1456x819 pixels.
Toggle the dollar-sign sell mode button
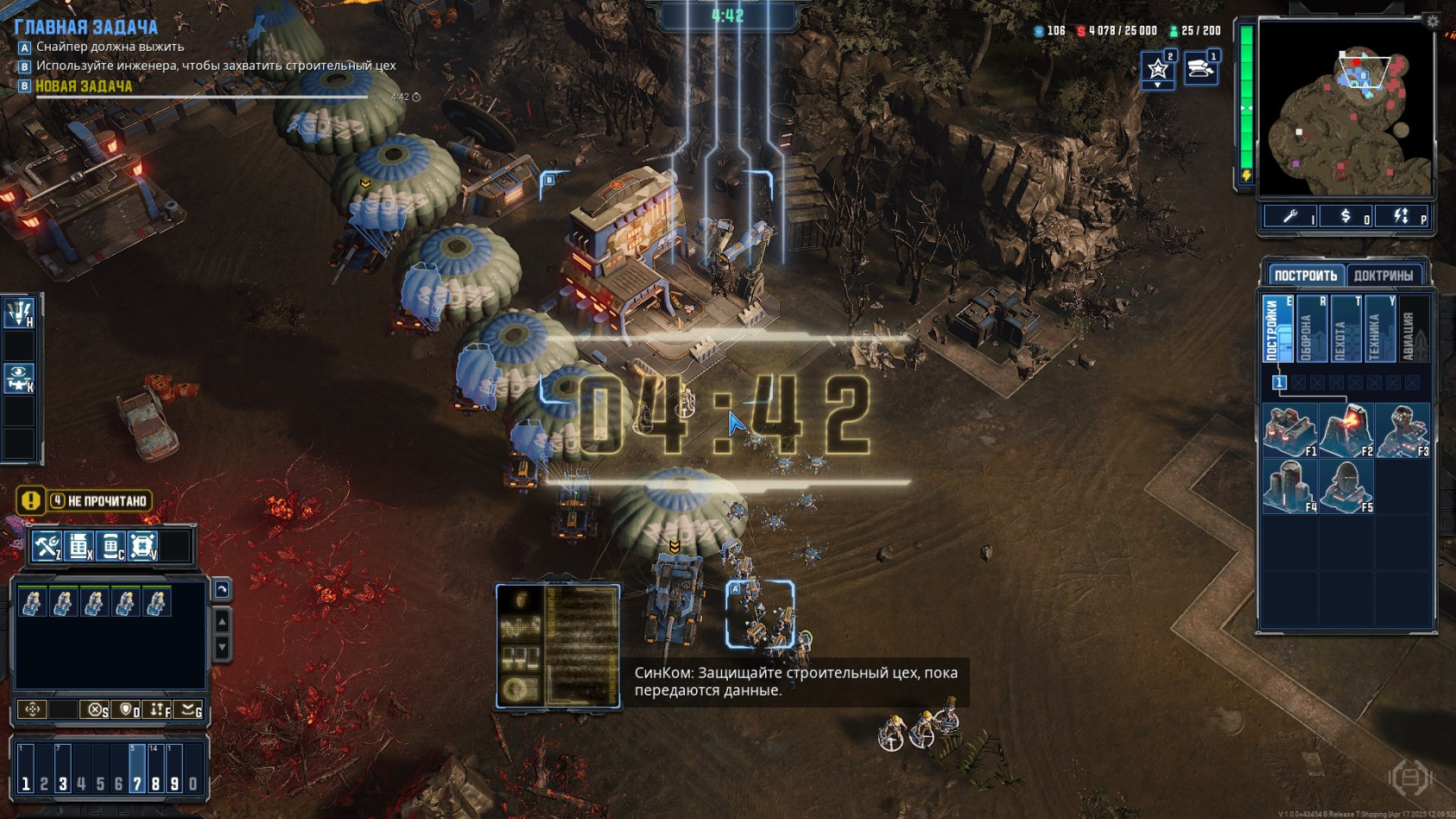(1345, 217)
